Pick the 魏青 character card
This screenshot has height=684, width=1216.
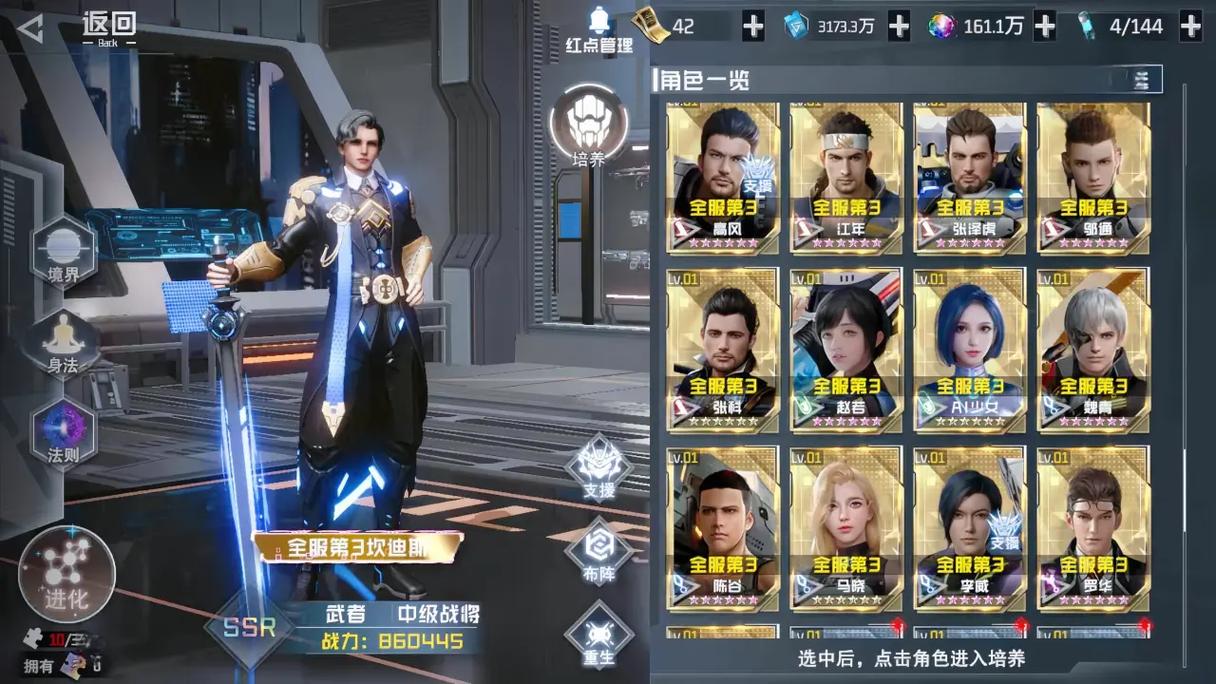click(x=1092, y=349)
